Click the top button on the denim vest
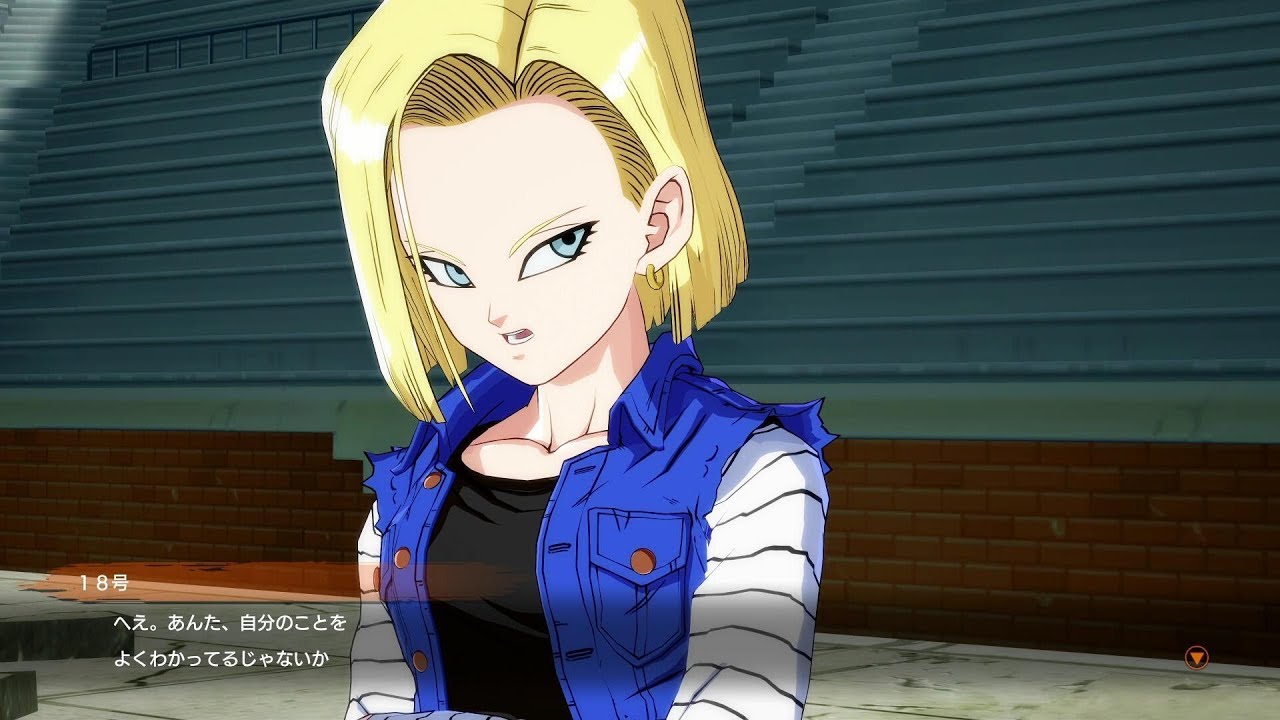 (433, 481)
